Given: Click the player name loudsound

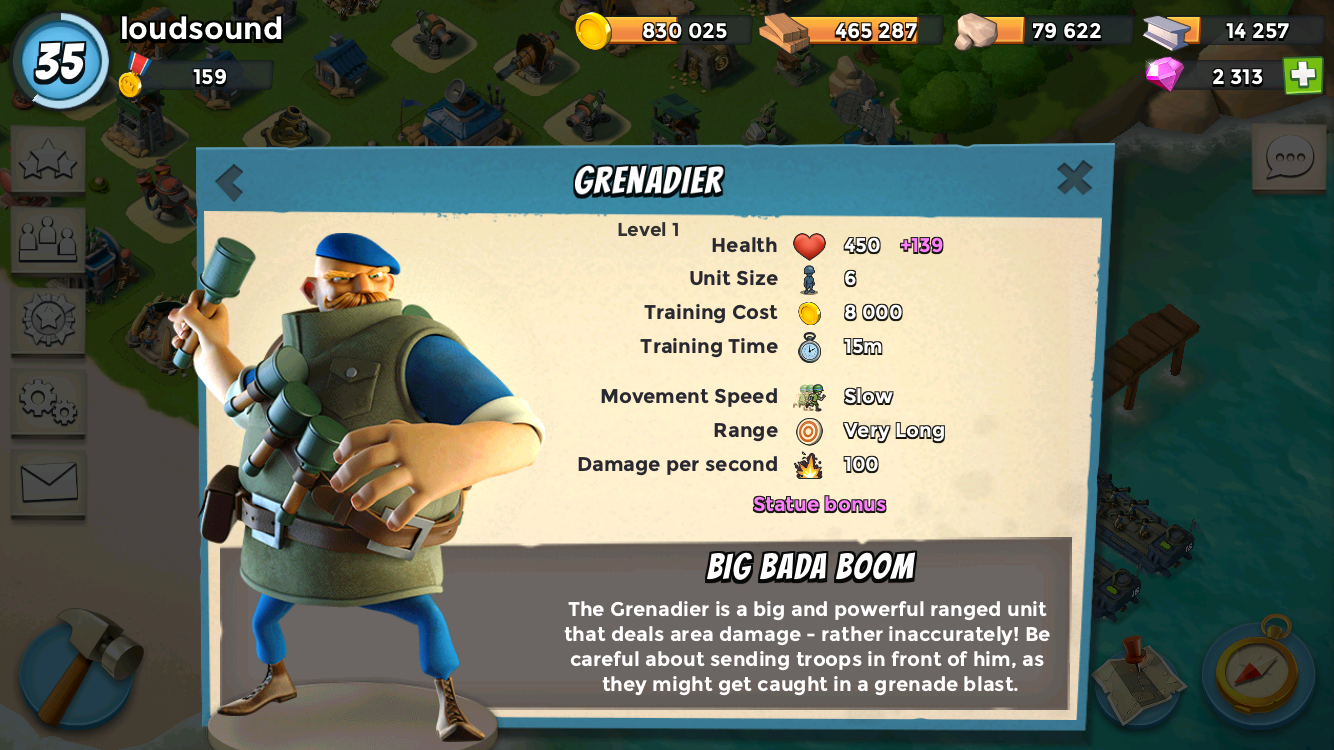Looking at the screenshot, I should point(199,29).
